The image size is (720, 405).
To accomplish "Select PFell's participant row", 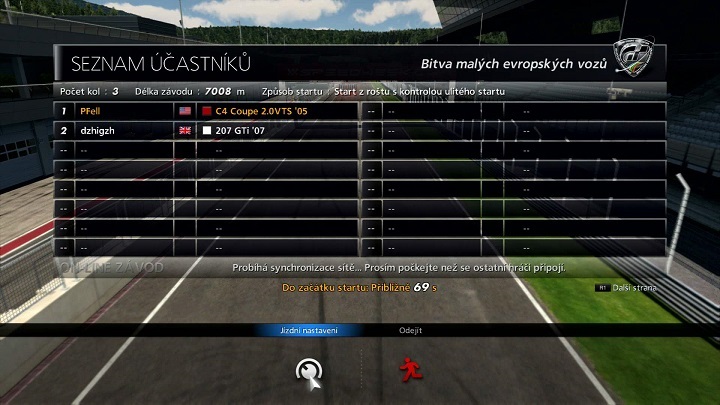I will tap(207, 111).
